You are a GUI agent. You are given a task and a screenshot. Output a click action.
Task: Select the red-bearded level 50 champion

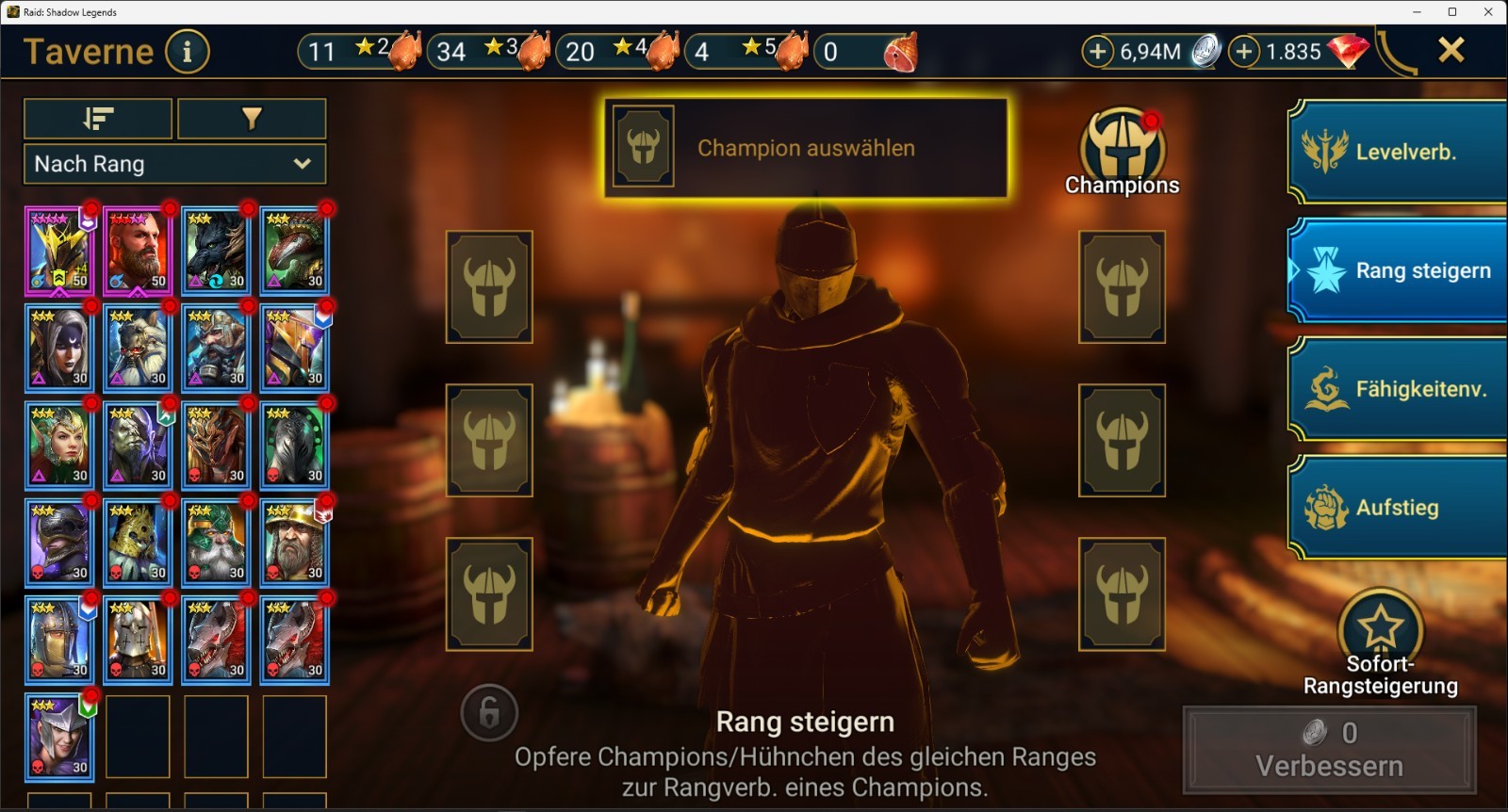(138, 251)
